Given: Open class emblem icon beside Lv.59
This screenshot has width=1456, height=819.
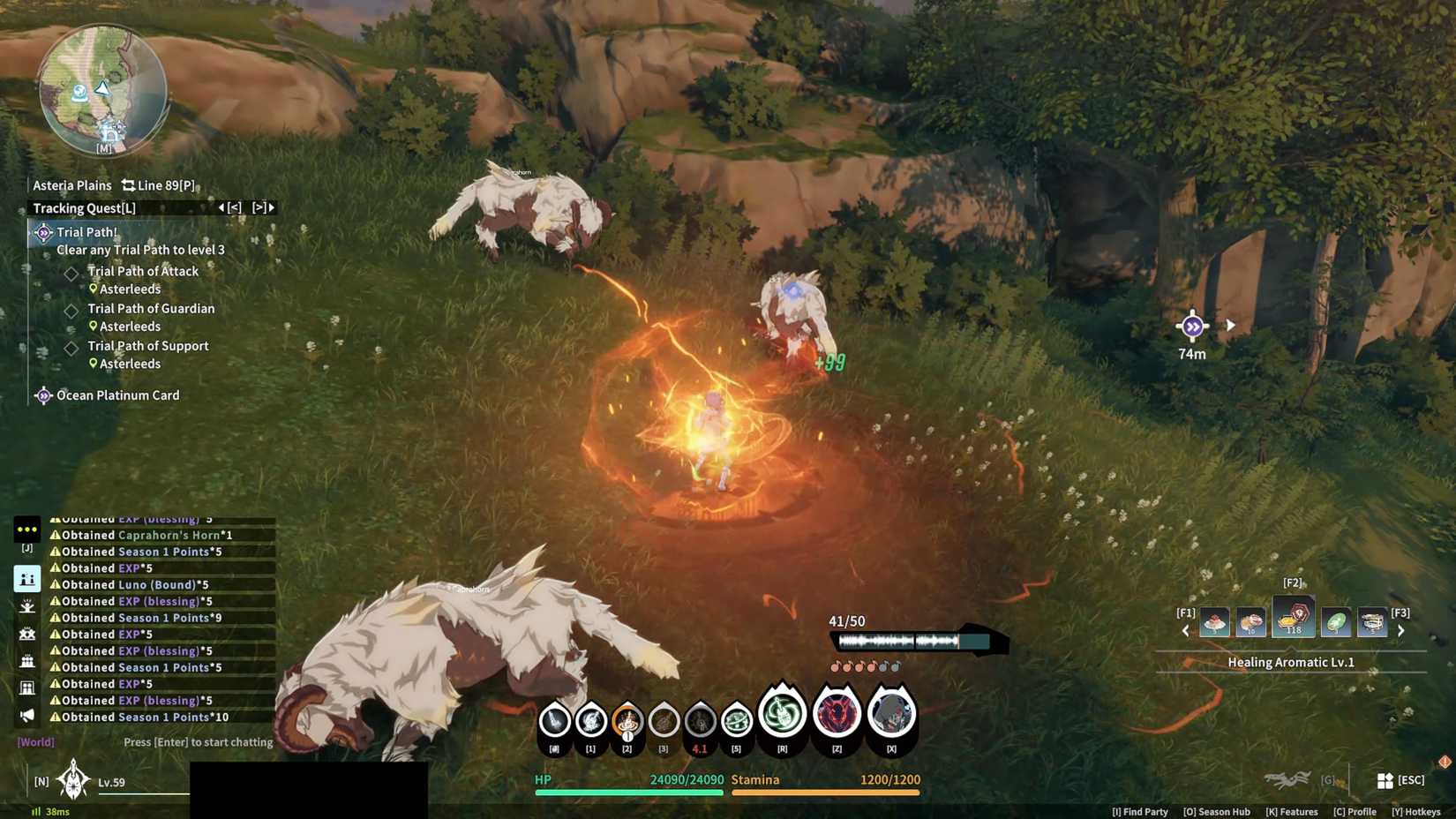Looking at the screenshot, I should tap(72, 780).
